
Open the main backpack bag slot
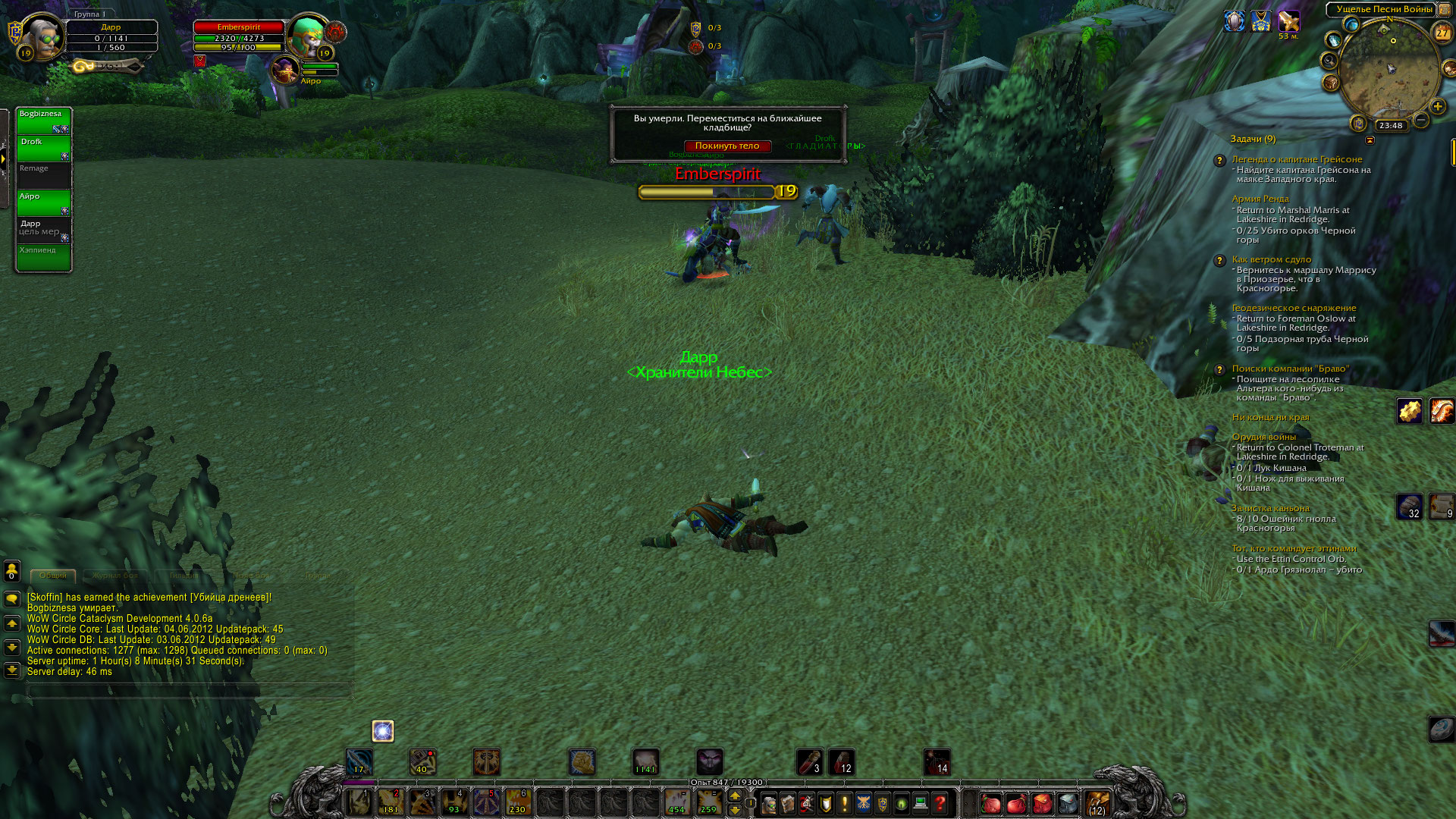[x=1097, y=803]
